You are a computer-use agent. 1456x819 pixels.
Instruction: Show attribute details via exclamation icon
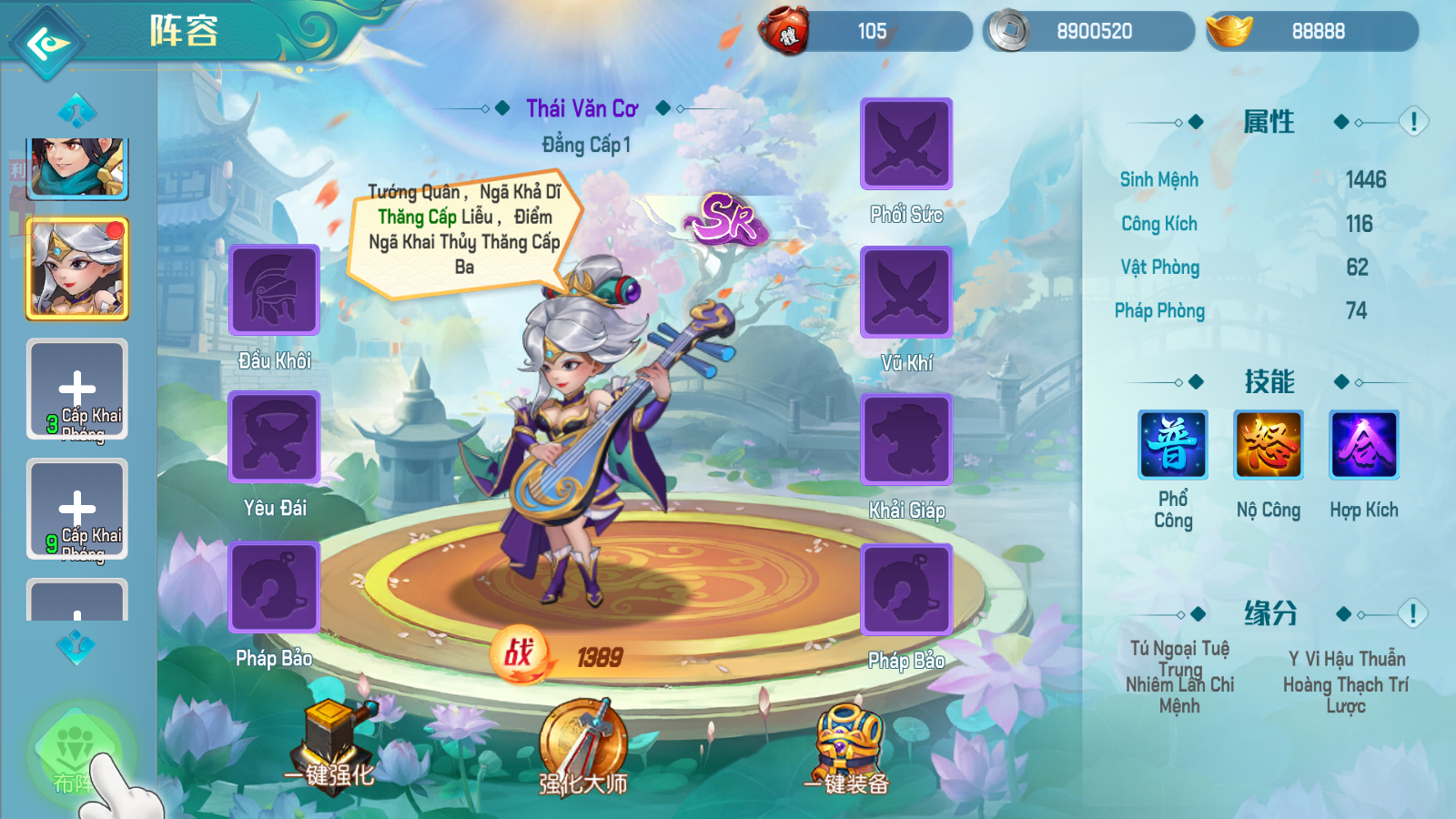point(1413,122)
